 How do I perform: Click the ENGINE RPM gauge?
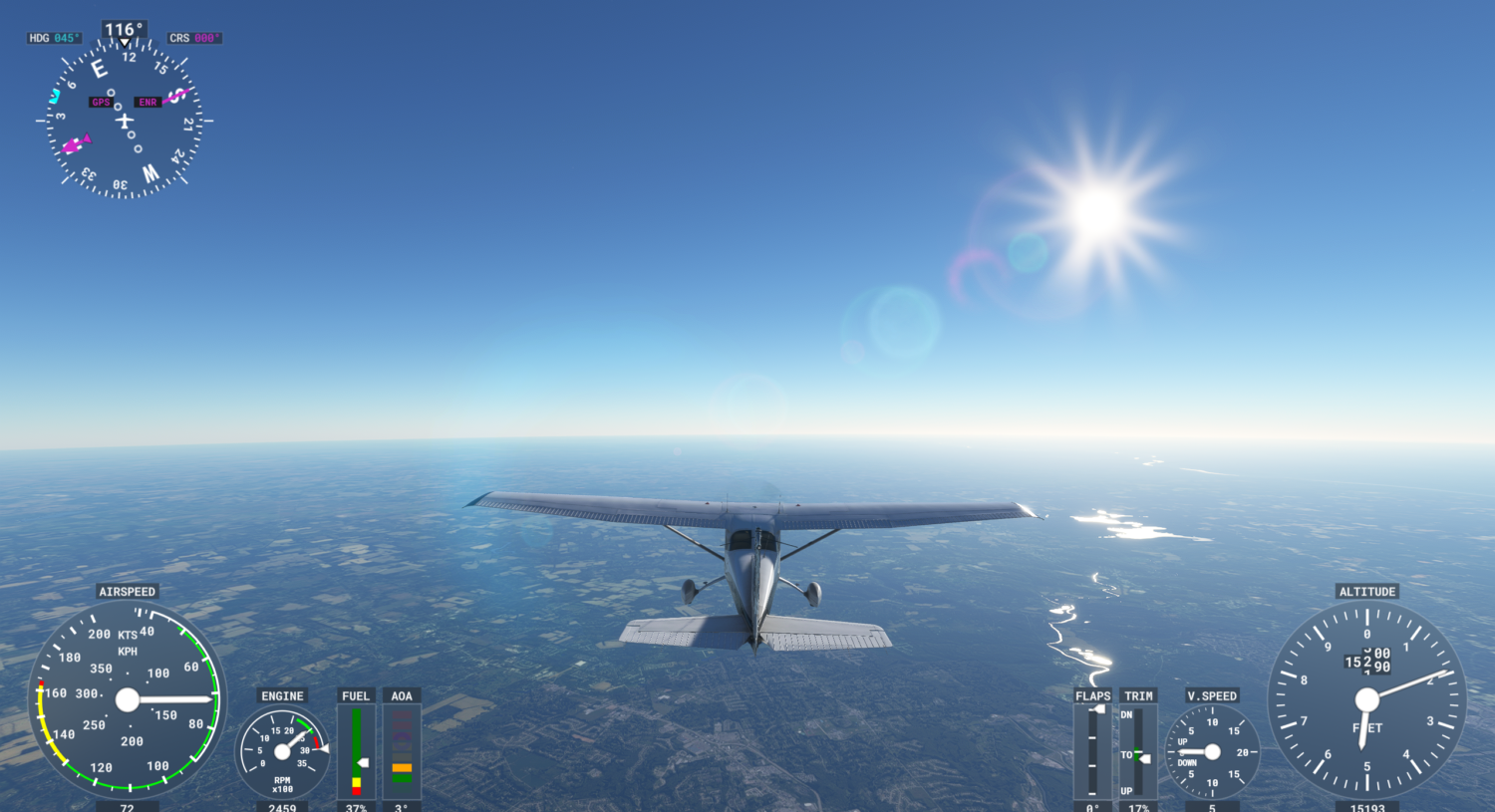282,752
